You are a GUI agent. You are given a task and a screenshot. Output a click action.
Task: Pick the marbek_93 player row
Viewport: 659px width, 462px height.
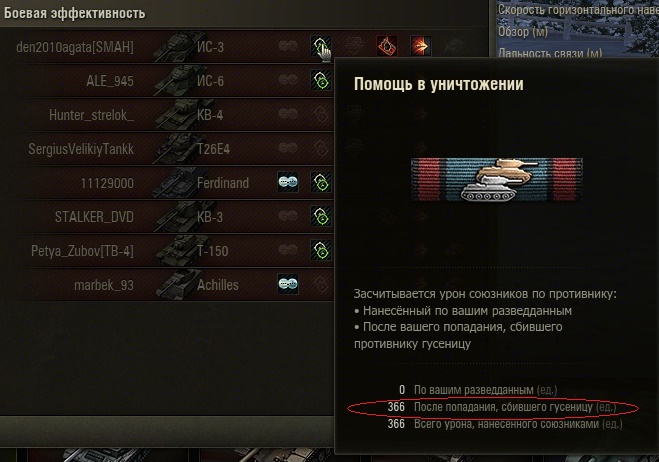[x=104, y=285]
